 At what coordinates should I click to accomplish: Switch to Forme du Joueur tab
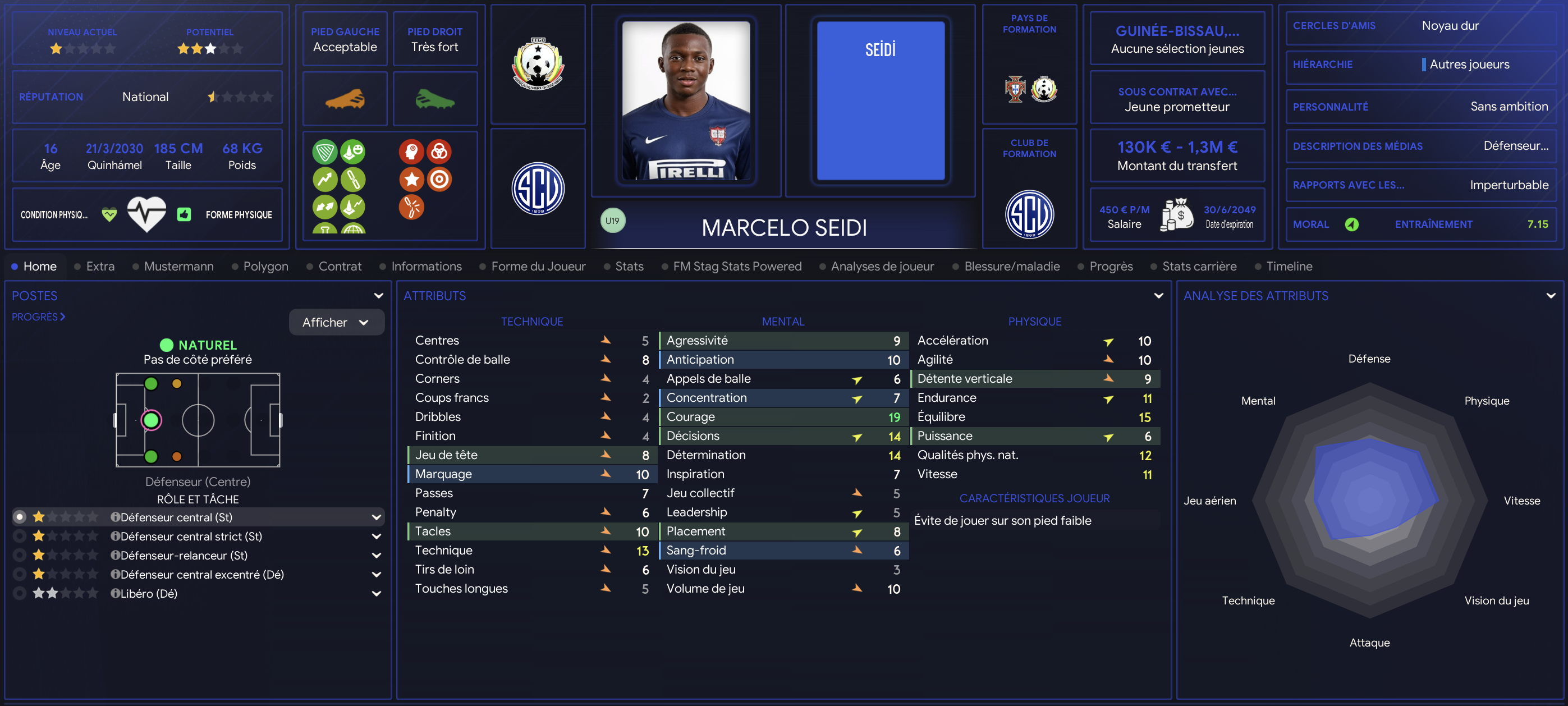coord(538,266)
